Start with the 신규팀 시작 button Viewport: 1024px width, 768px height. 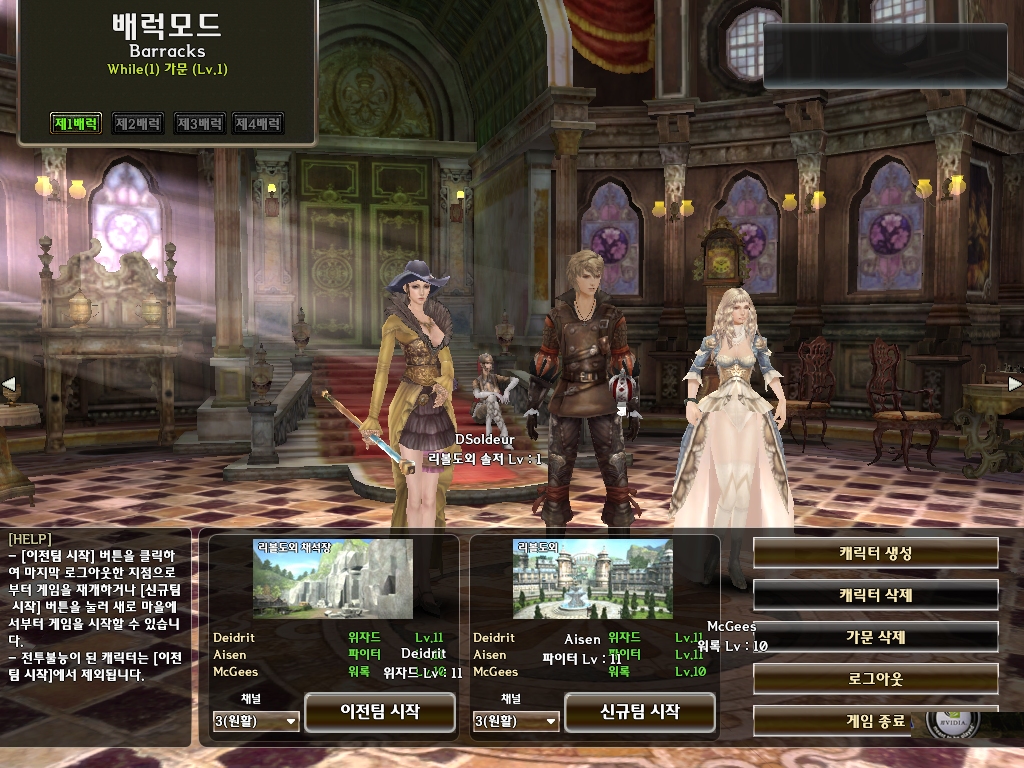tap(640, 712)
